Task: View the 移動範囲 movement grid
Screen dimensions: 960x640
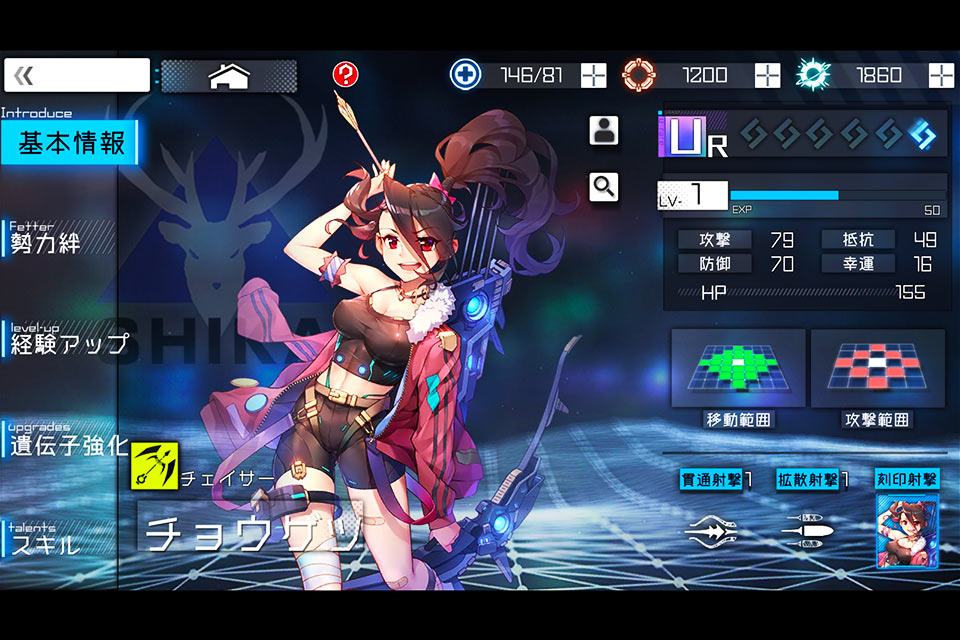Action: (738, 368)
